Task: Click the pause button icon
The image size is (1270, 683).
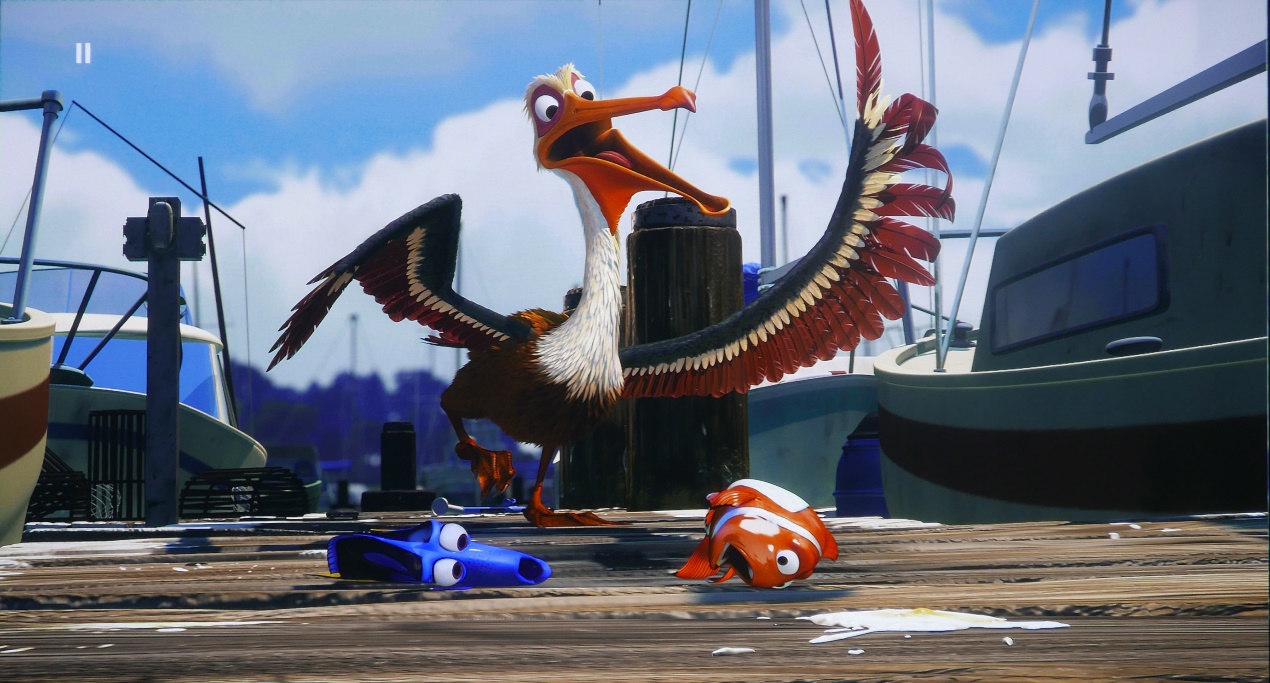Action: [83, 53]
